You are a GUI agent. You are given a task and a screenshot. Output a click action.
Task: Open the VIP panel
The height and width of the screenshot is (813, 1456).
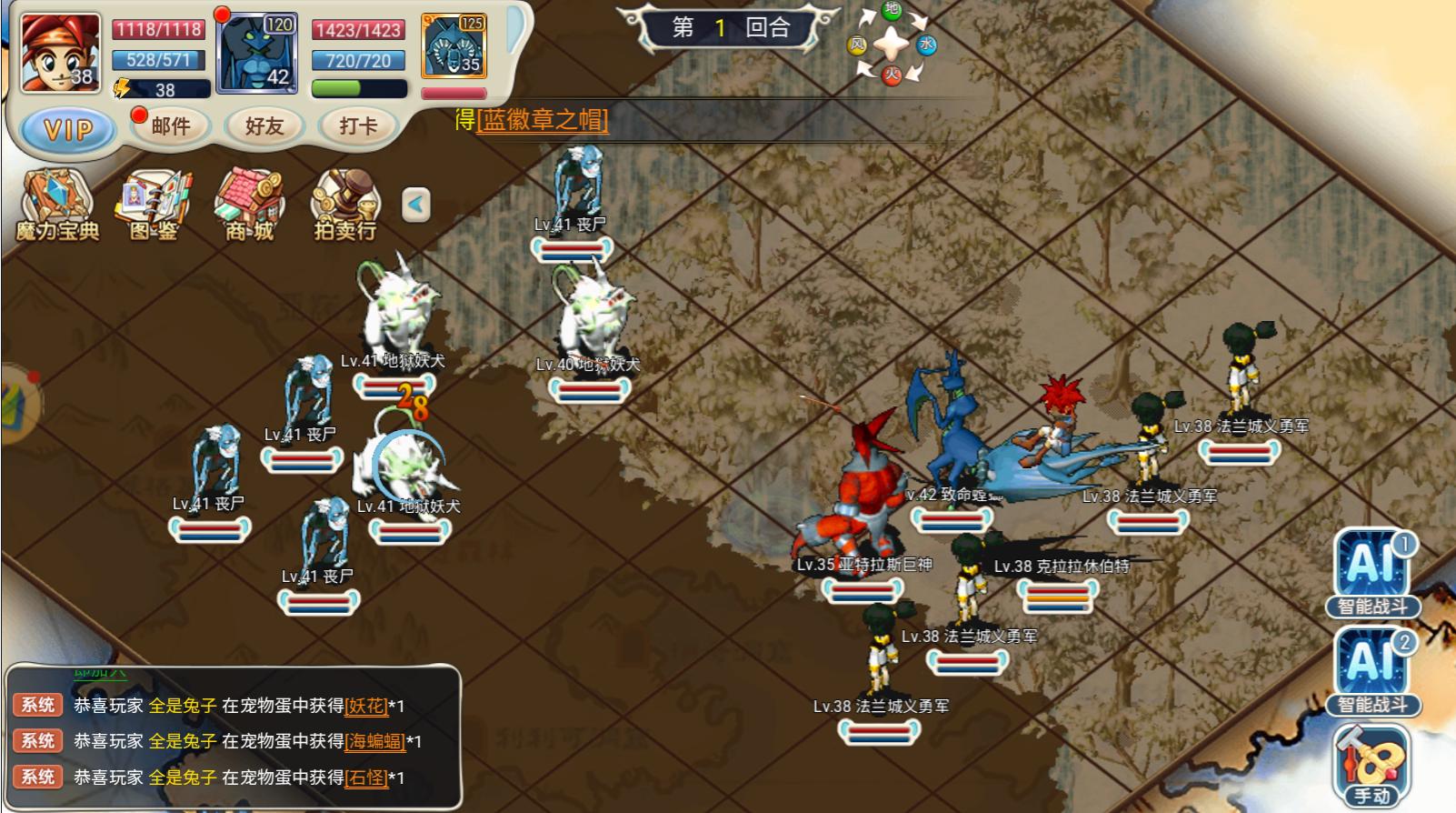(68, 129)
